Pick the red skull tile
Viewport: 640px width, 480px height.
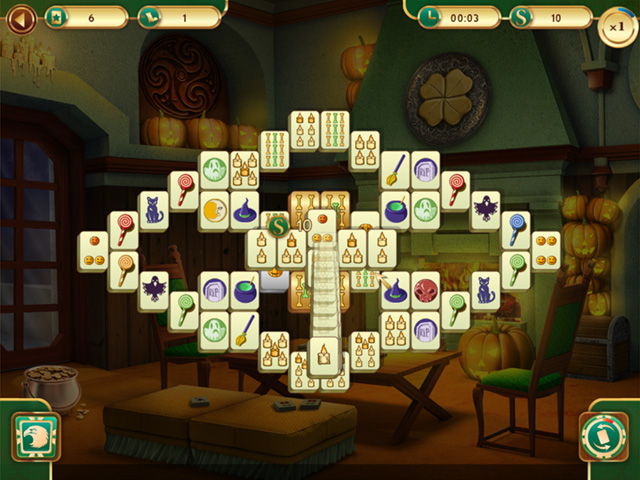tap(425, 291)
